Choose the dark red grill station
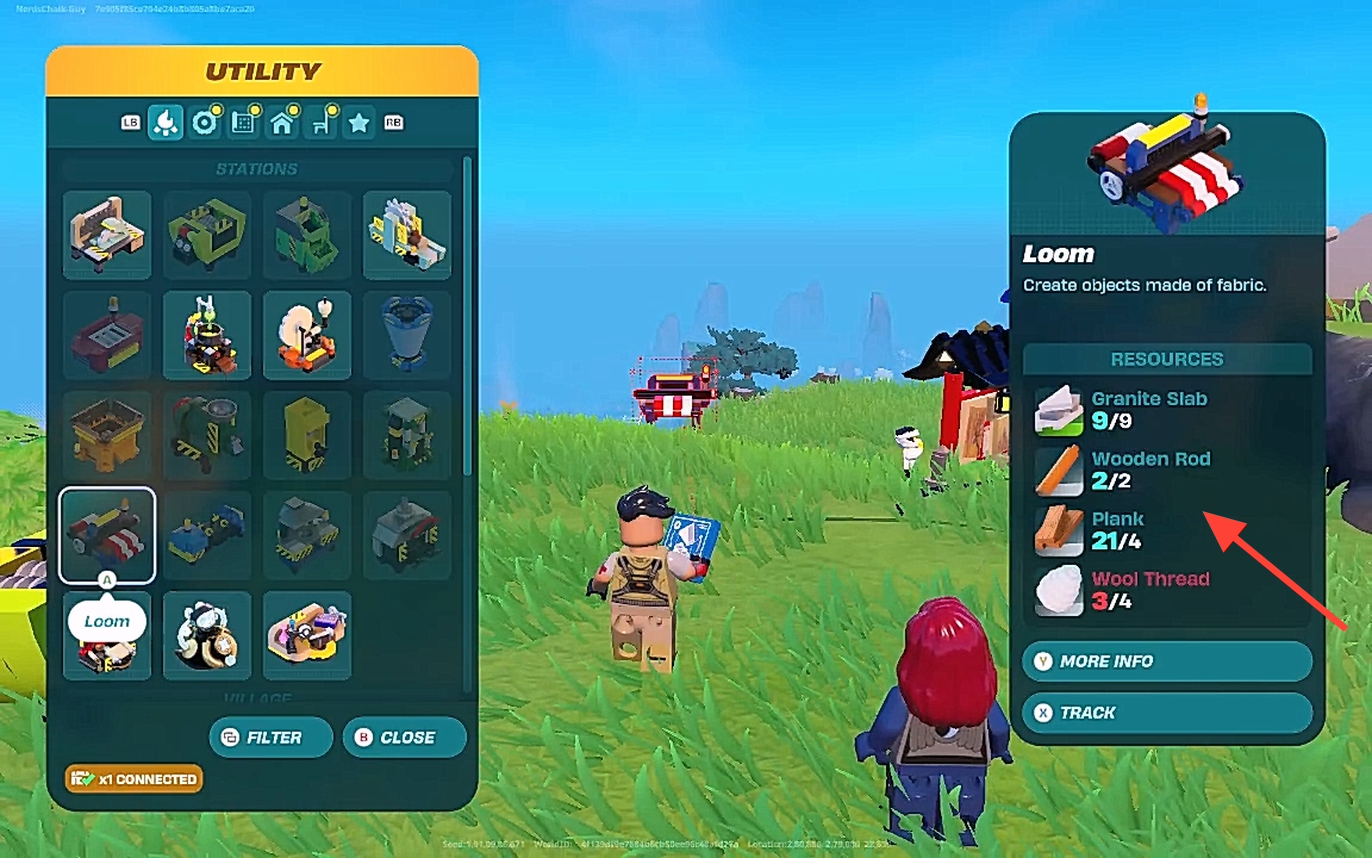1372x858 pixels. 107,335
